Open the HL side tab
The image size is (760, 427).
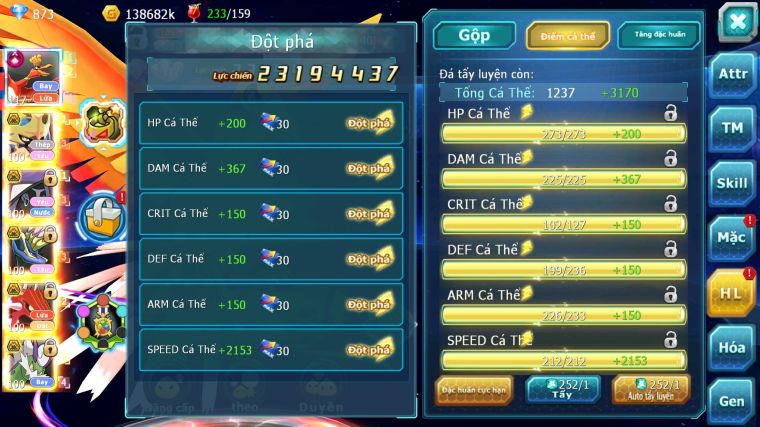click(x=733, y=292)
